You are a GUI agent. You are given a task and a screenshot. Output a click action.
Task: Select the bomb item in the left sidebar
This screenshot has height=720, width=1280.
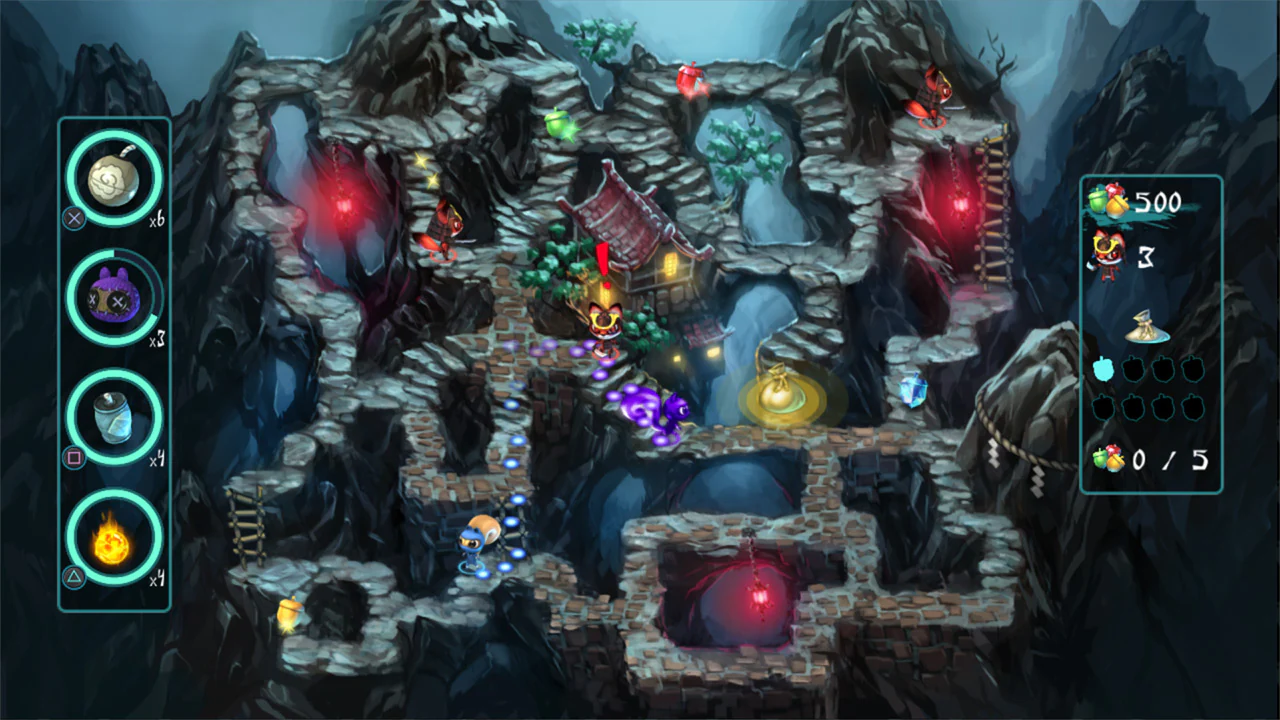pyautogui.click(x=113, y=178)
